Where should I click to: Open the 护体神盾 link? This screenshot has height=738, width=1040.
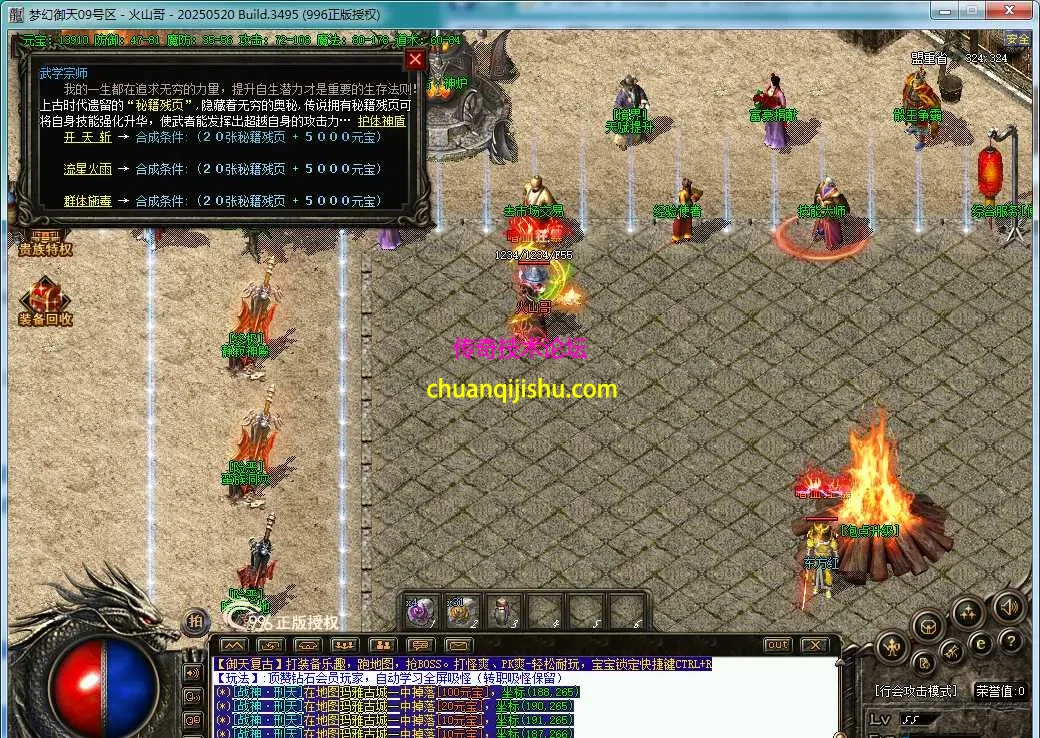pos(382,120)
